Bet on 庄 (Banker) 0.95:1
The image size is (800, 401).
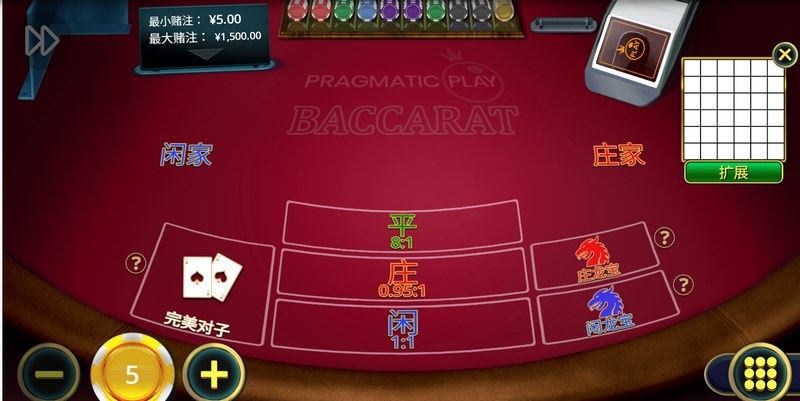coord(402,273)
